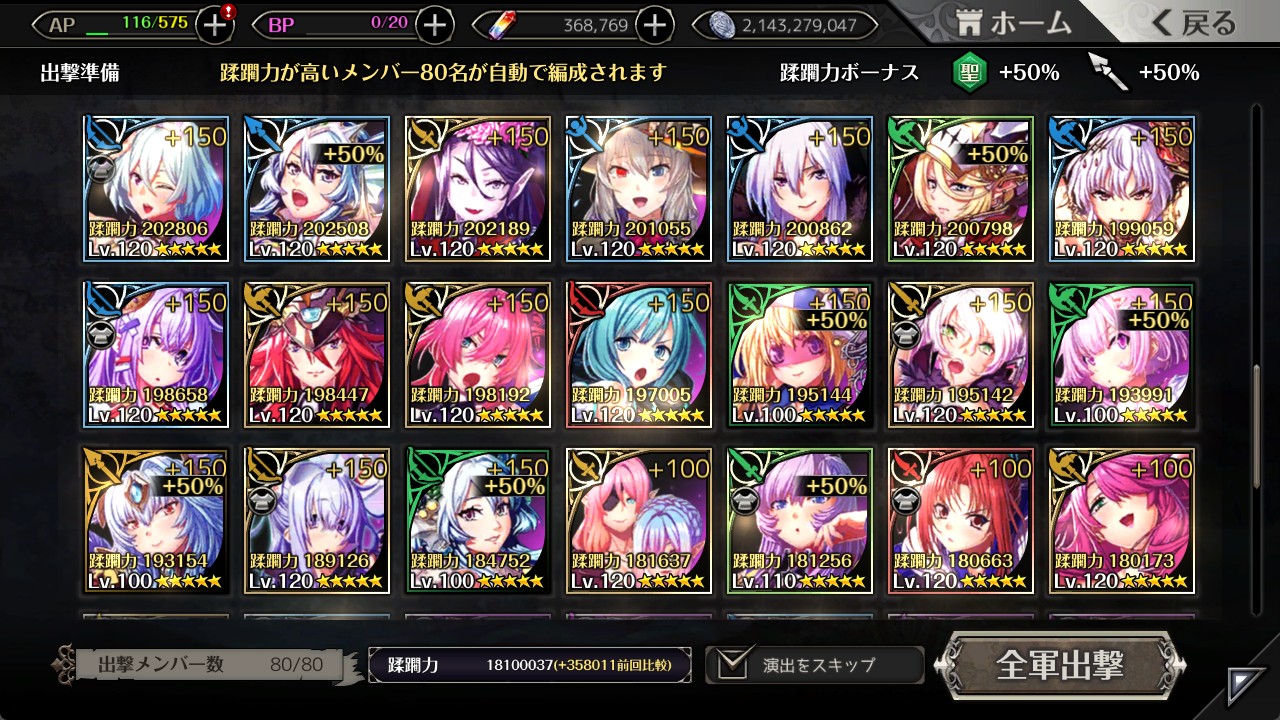Image resolution: width=1280 pixels, height=720 pixels.
Task: Add AP with the plus button
Action: click(215, 25)
